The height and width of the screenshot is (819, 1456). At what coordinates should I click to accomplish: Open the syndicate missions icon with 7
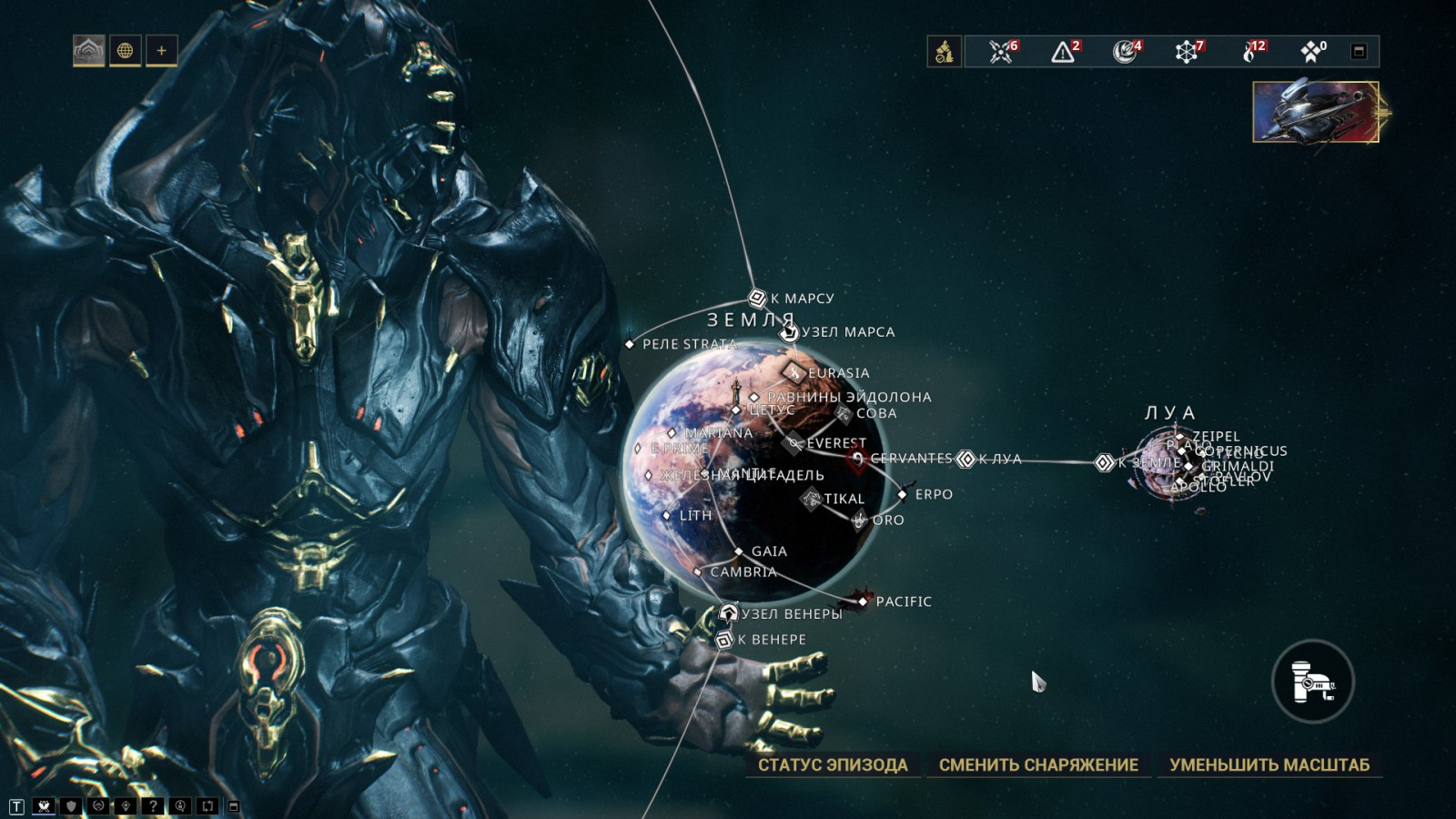tap(1187, 52)
